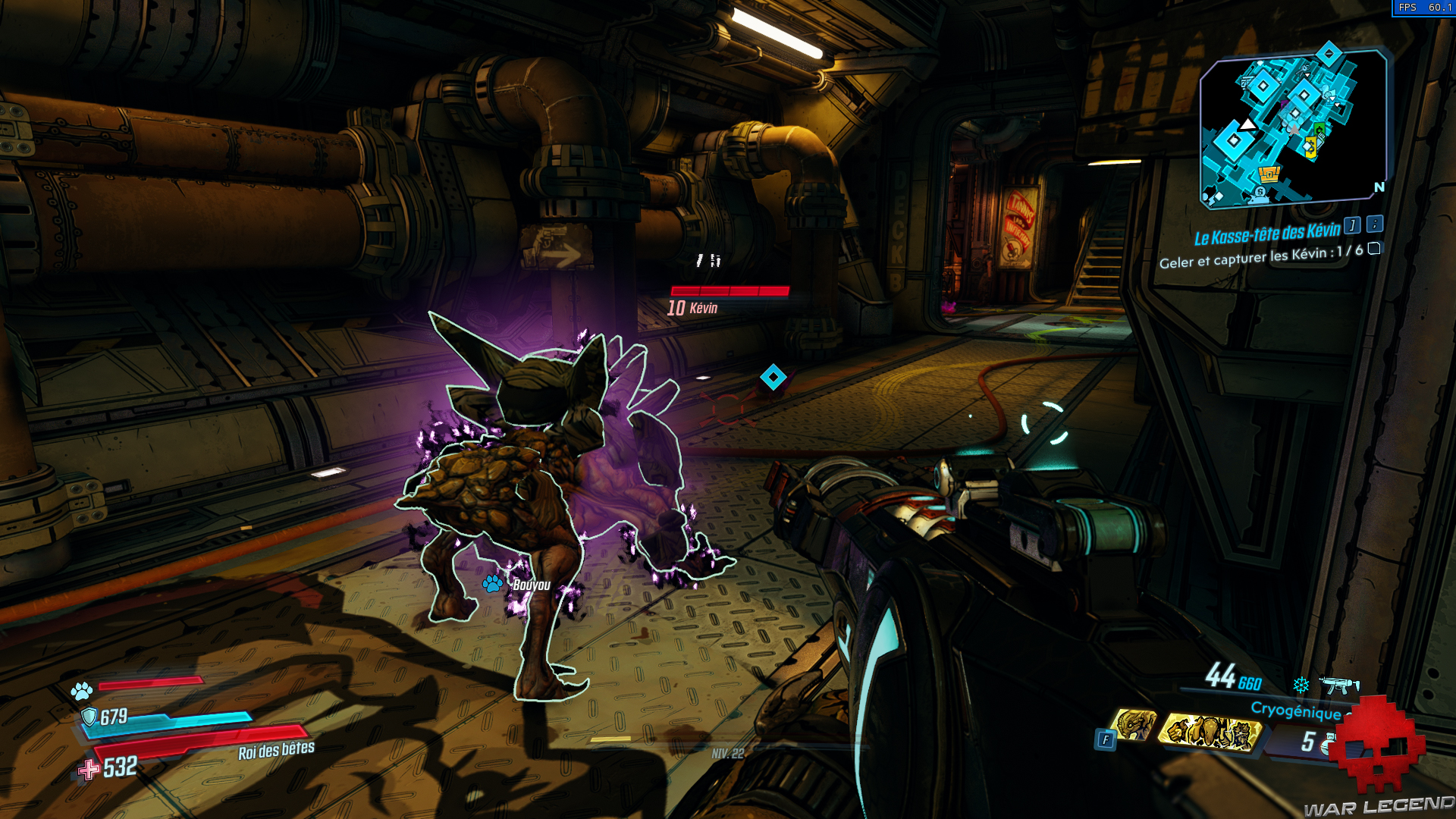
Task: Click the Roi des bêtes class label
Action: pos(276,751)
